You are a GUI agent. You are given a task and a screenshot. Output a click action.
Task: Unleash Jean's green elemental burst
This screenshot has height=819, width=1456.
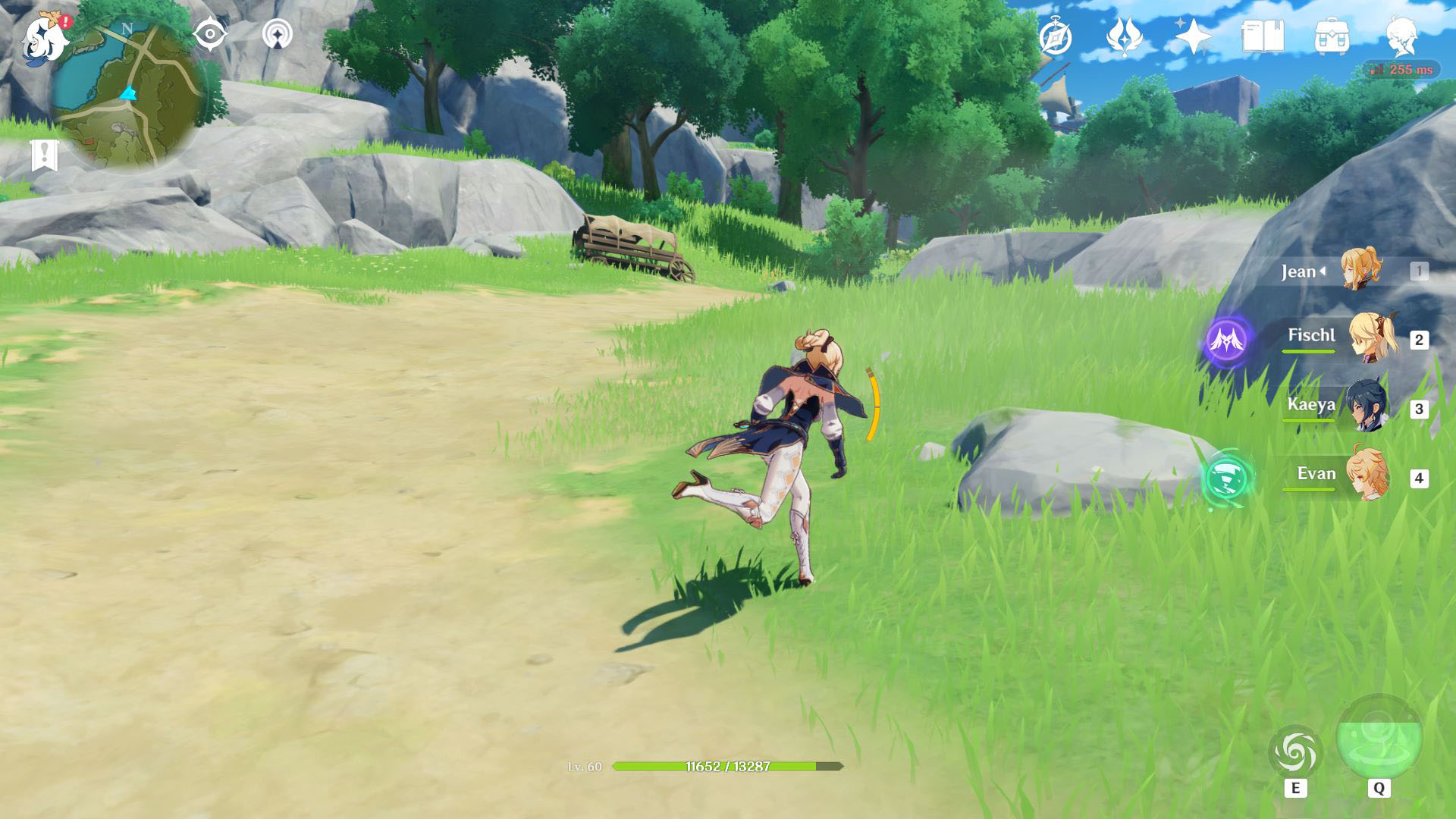[x=1379, y=737]
